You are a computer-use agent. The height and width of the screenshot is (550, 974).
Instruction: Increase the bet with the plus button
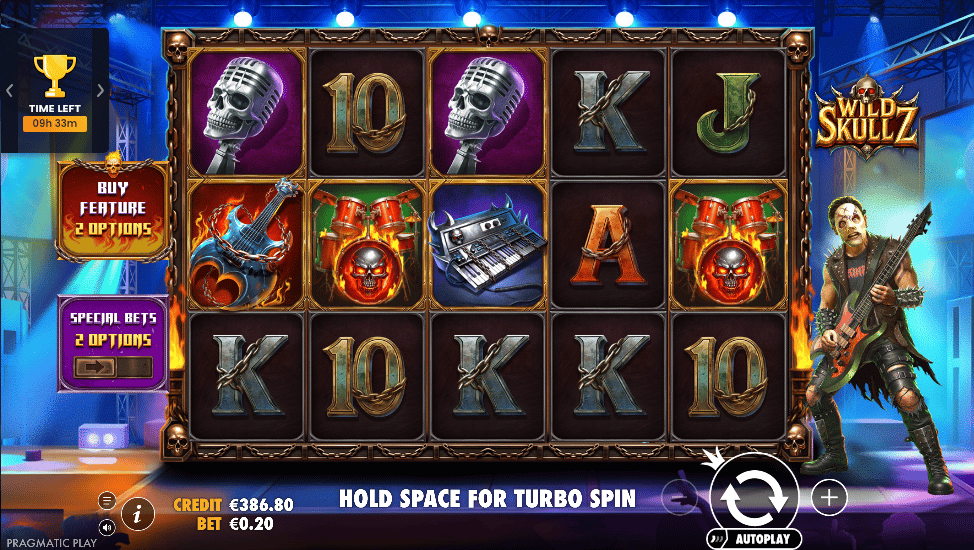point(828,495)
